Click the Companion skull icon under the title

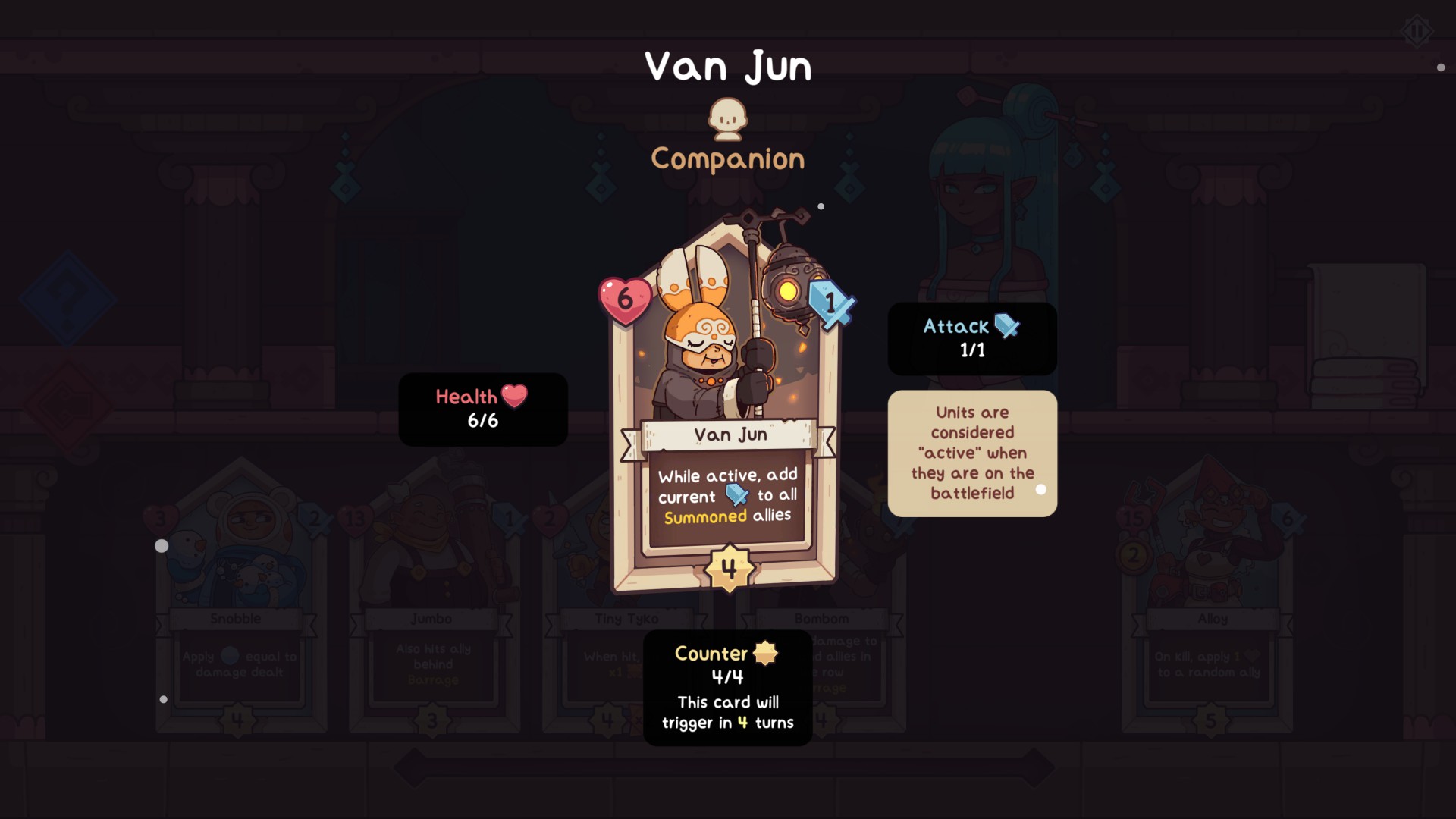(726, 120)
